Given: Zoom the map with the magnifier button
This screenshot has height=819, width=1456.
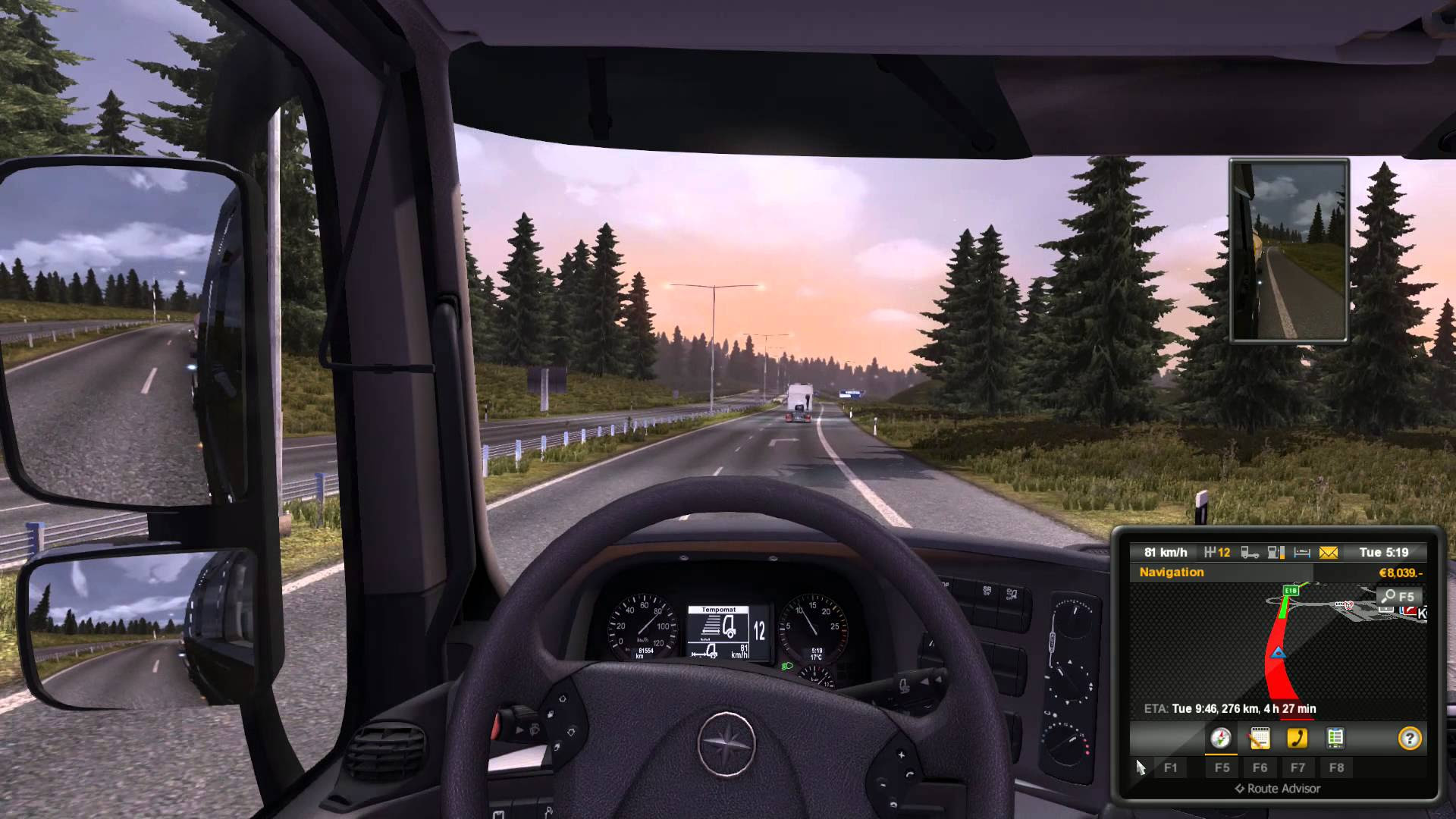Looking at the screenshot, I should (1398, 597).
